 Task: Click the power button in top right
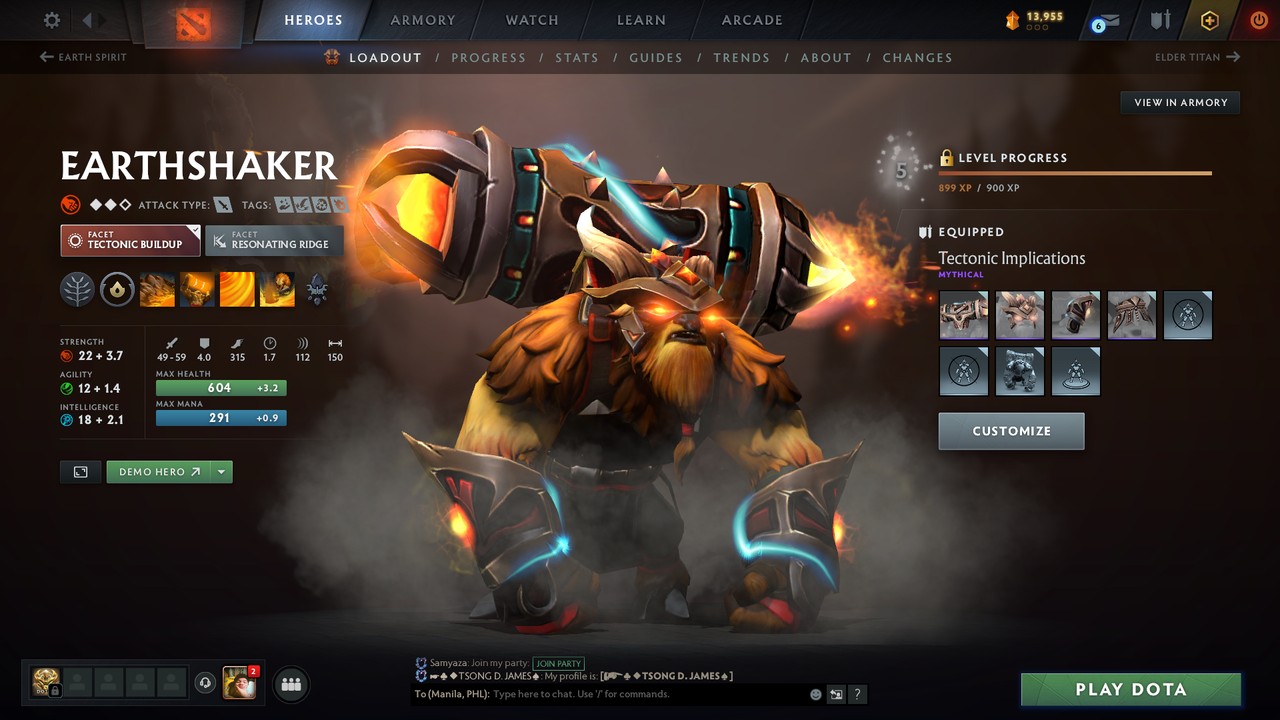click(1260, 19)
